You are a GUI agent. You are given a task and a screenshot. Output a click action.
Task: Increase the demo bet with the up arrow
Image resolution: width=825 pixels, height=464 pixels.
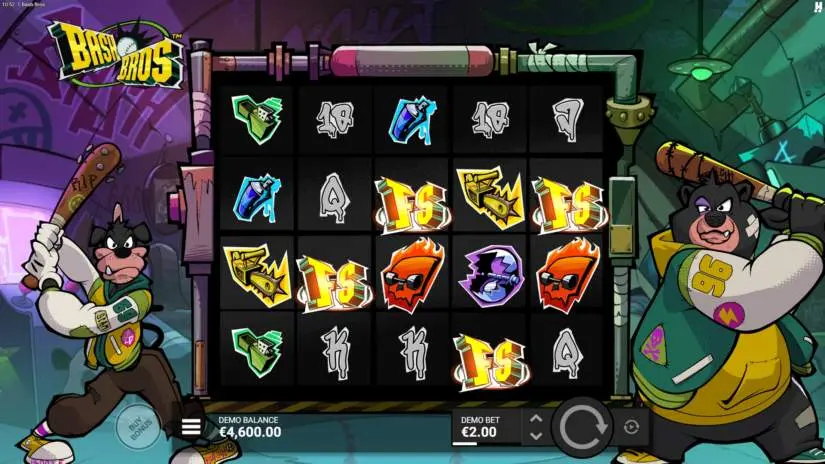[535, 419]
